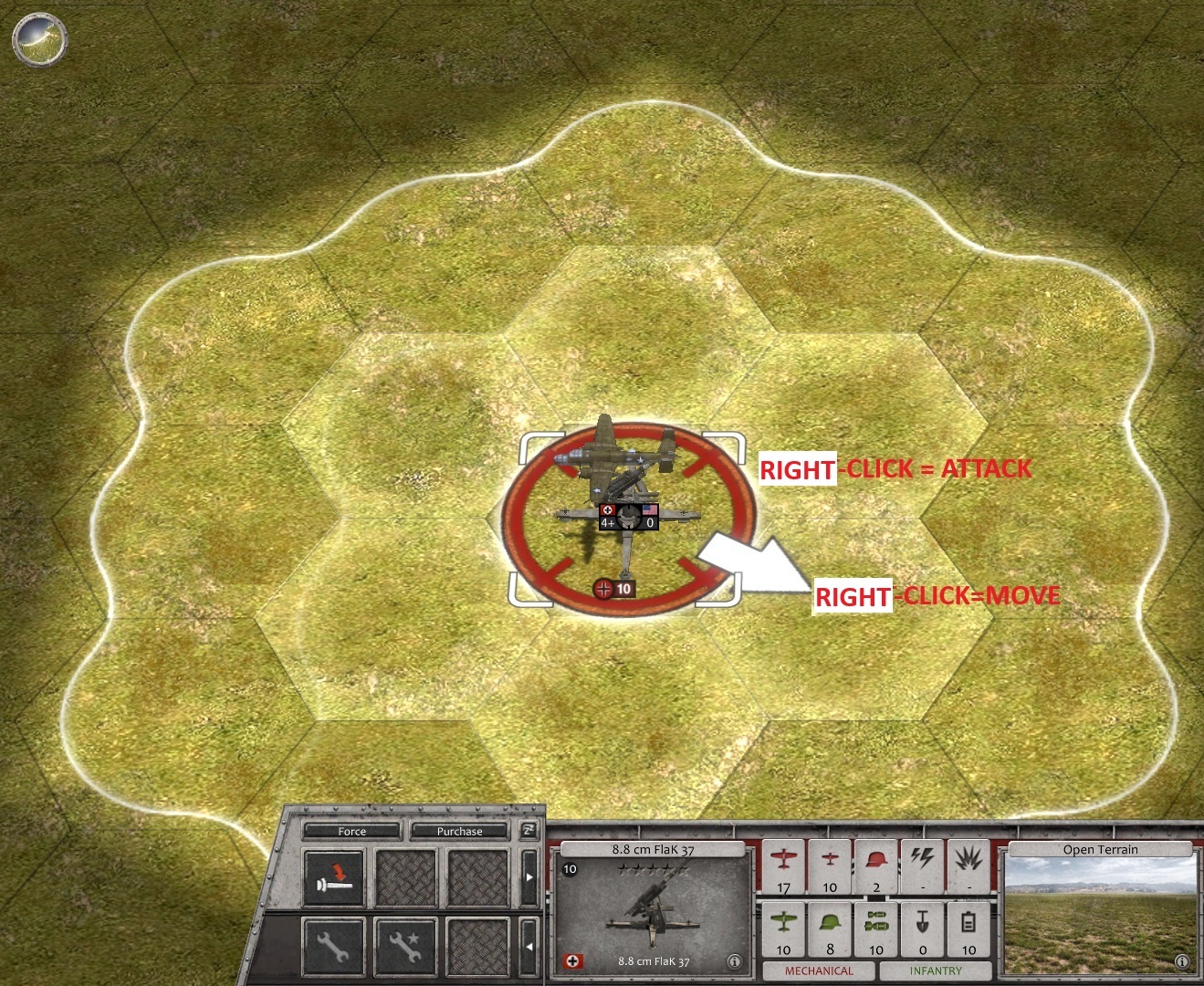This screenshot has height=986, width=1204.
Task: Open the Force menu
Action: pos(352,831)
